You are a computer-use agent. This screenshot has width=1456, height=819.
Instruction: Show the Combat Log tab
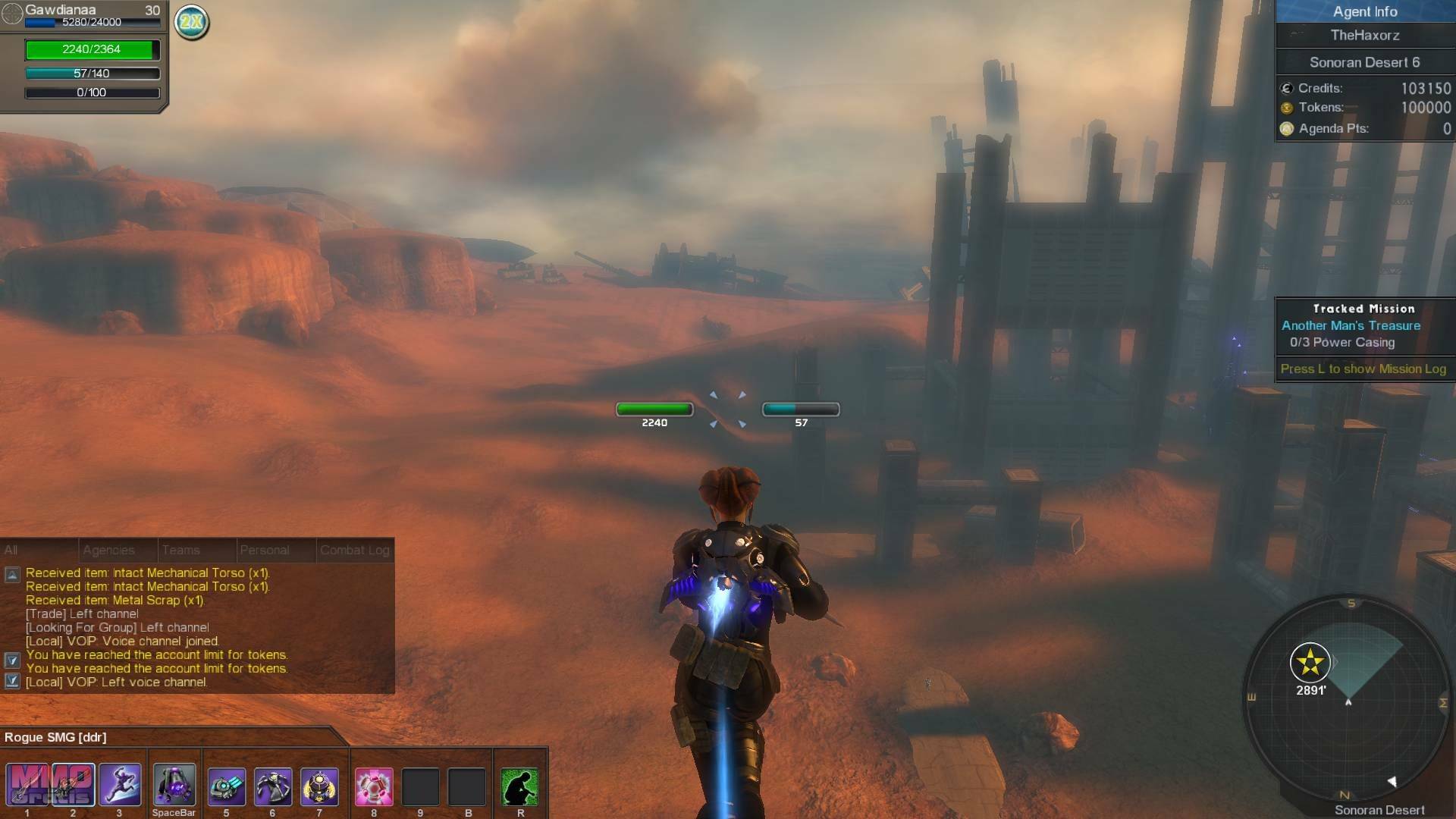coord(354,551)
